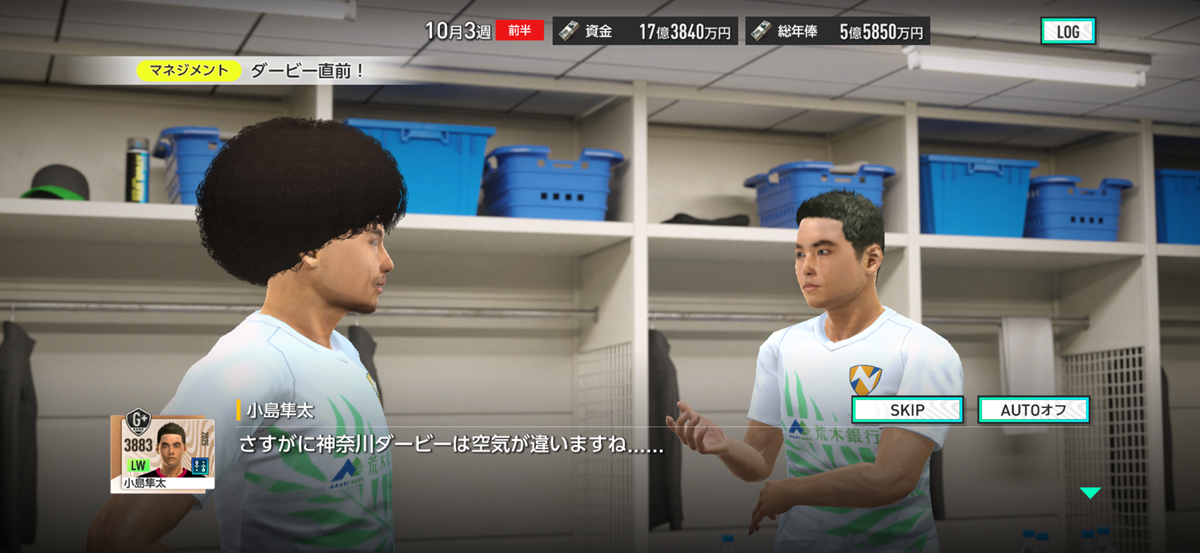The height and width of the screenshot is (553, 1200).
Task: Select the 小島隼太 player card
Action: pos(161,451)
